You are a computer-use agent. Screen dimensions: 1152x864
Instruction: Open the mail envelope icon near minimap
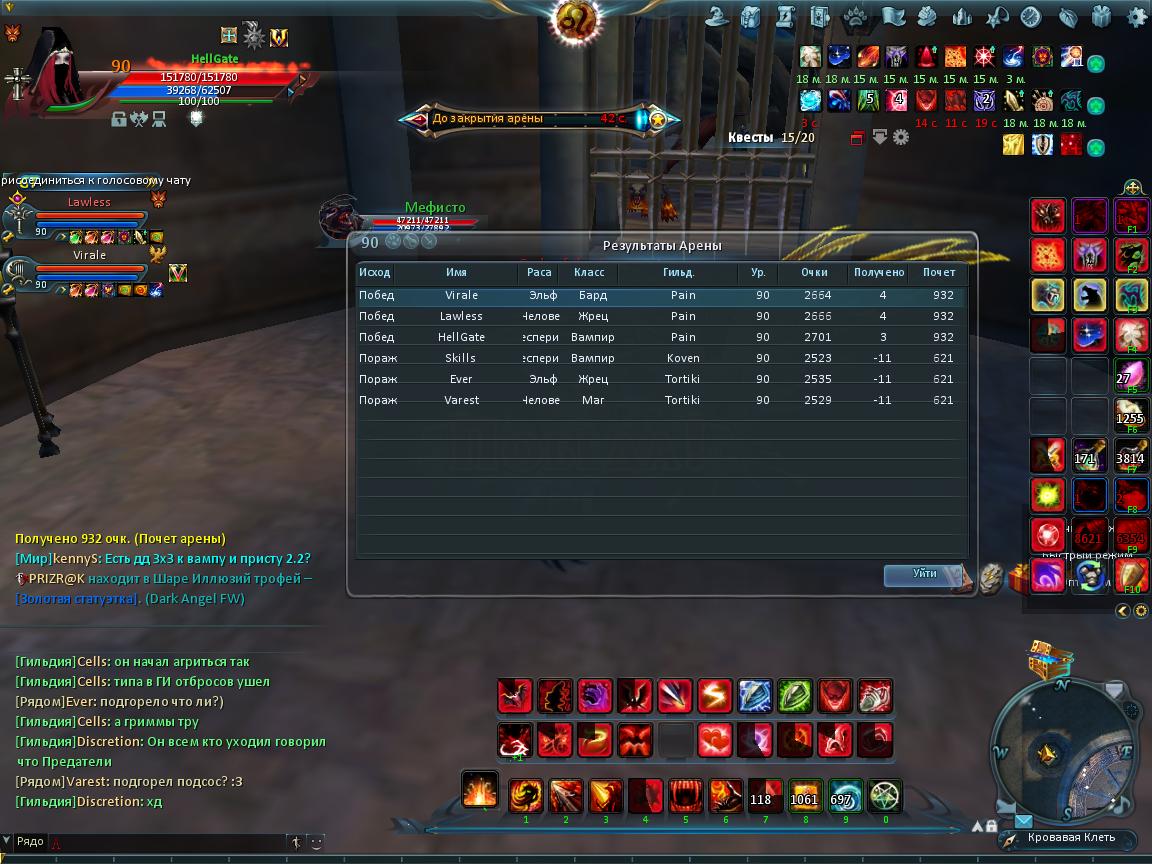point(1023,820)
